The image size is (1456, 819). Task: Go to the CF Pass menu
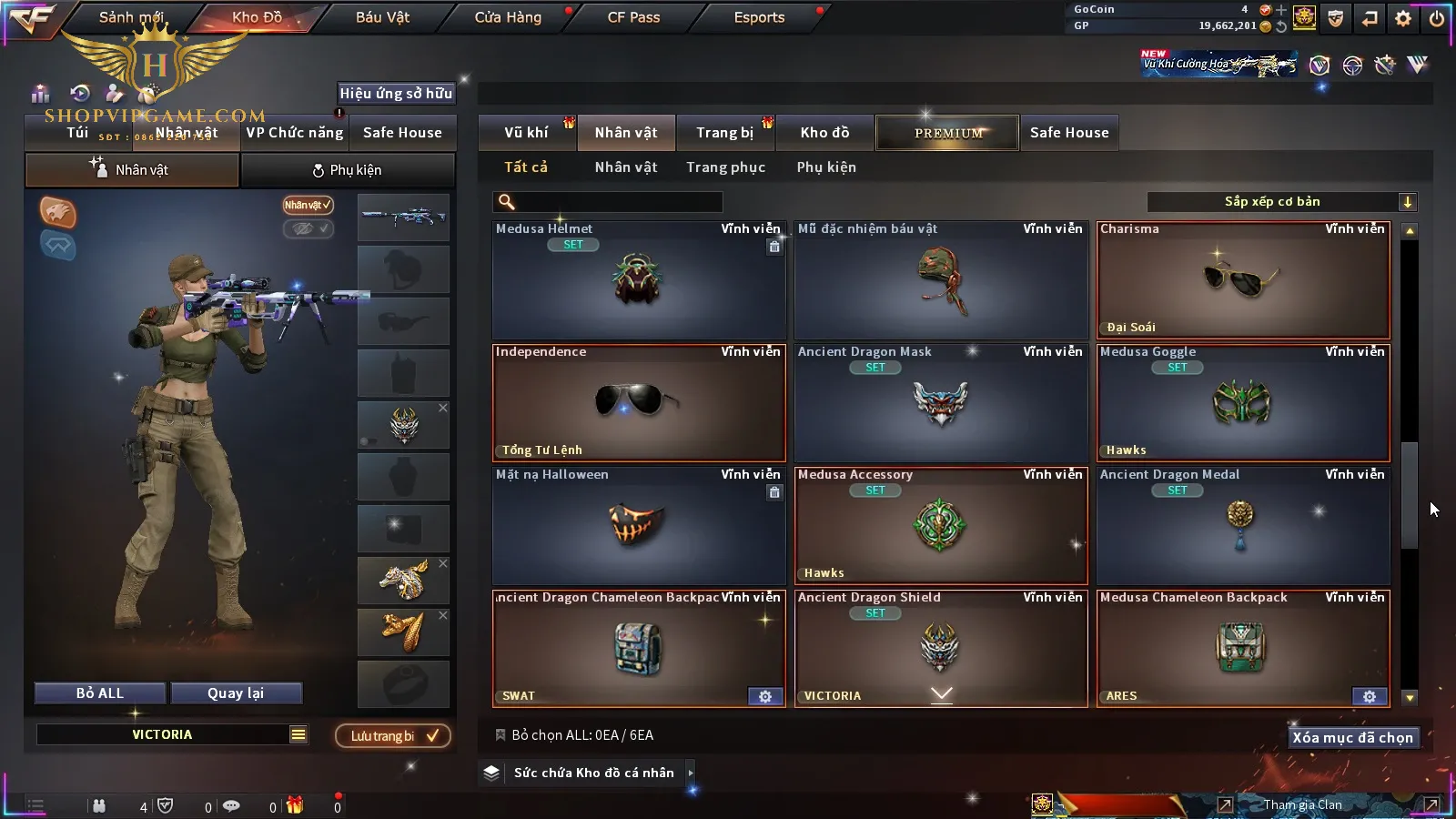click(633, 17)
